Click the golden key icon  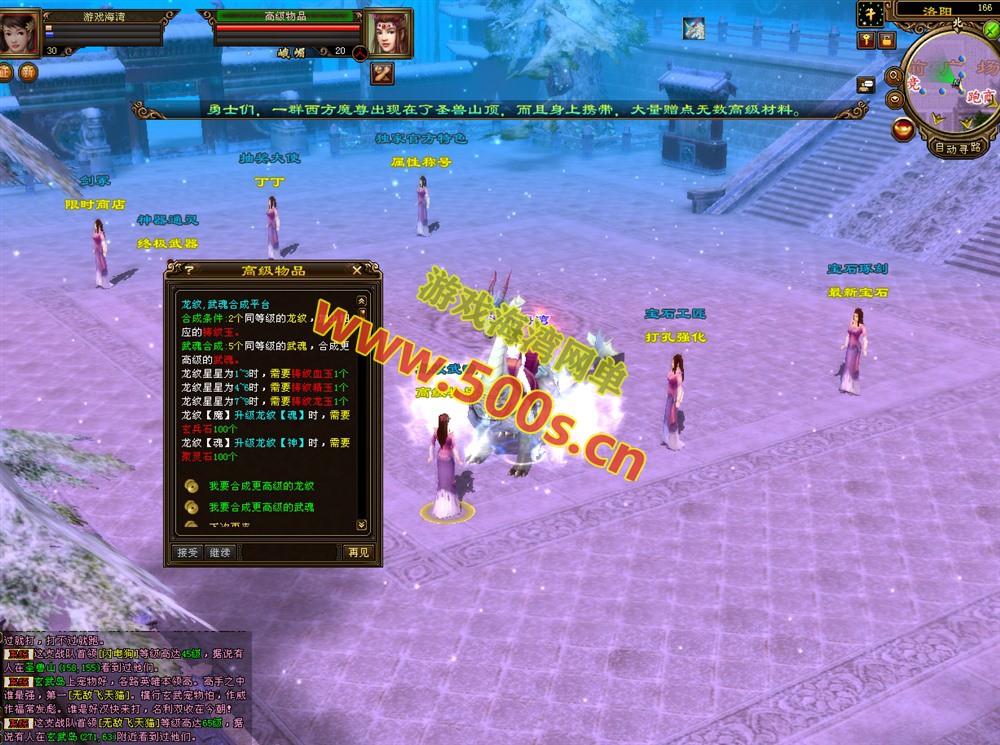coord(867,40)
